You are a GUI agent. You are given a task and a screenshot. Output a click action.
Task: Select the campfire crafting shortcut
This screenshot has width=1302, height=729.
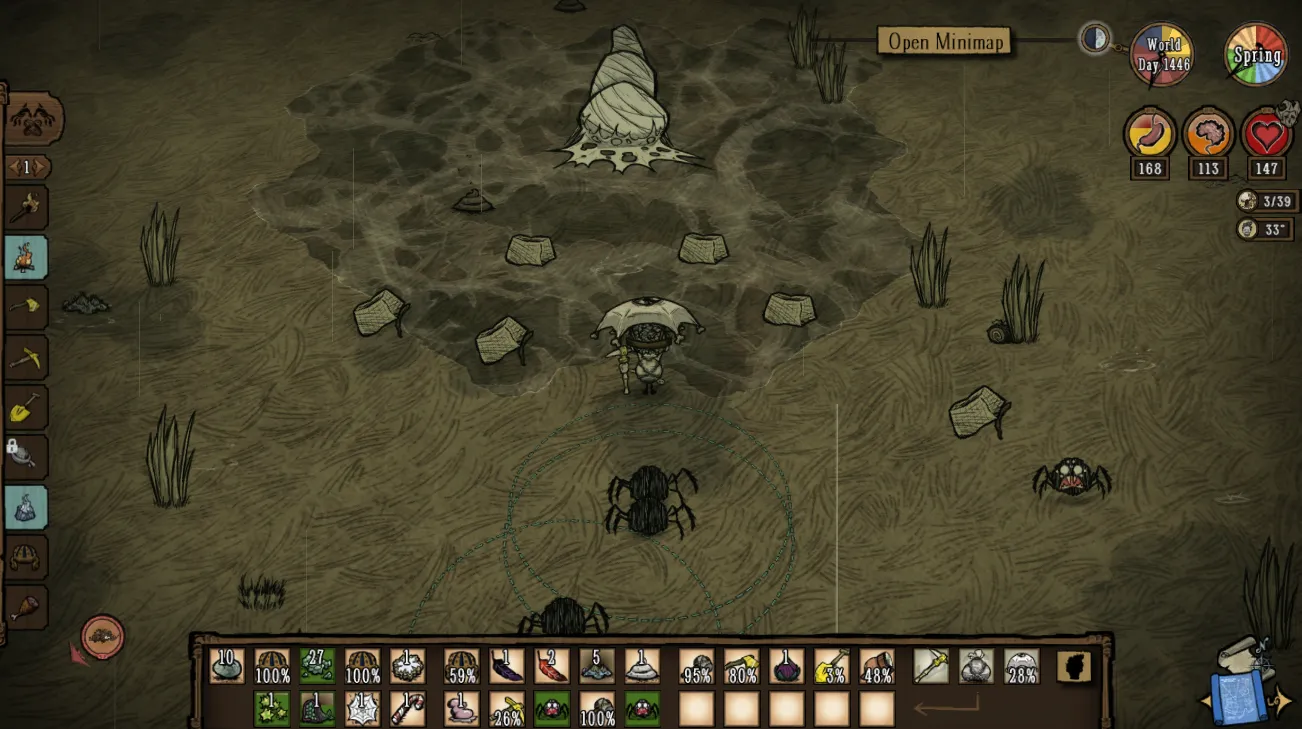tap(26, 257)
